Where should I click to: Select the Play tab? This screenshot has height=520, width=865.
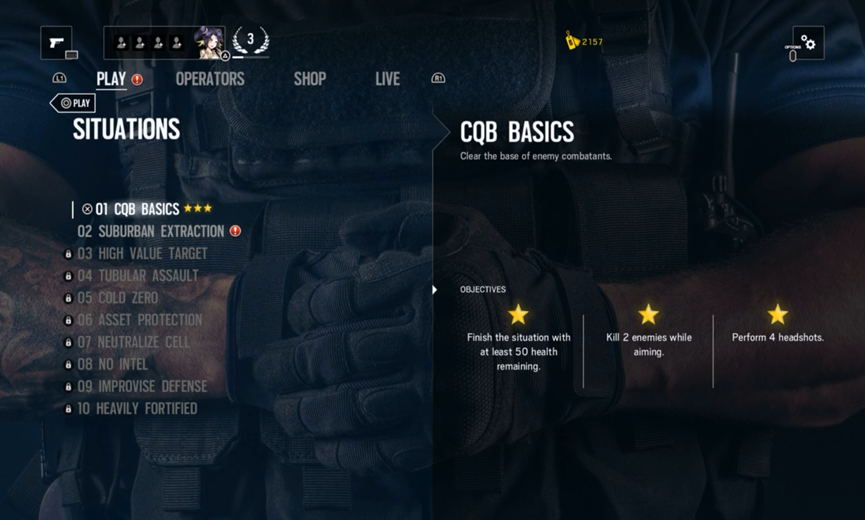(111, 79)
